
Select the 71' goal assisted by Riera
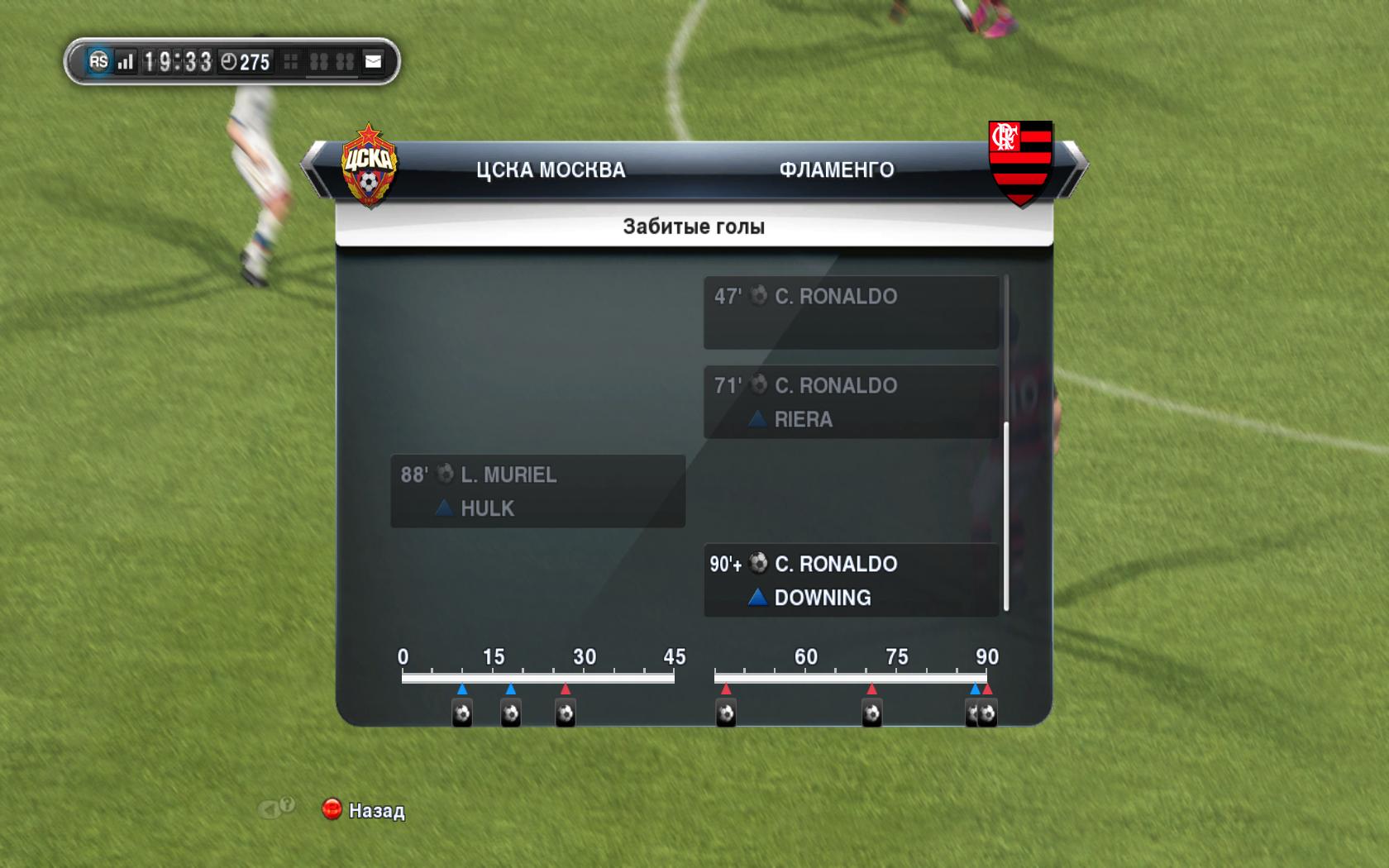(851, 402)
